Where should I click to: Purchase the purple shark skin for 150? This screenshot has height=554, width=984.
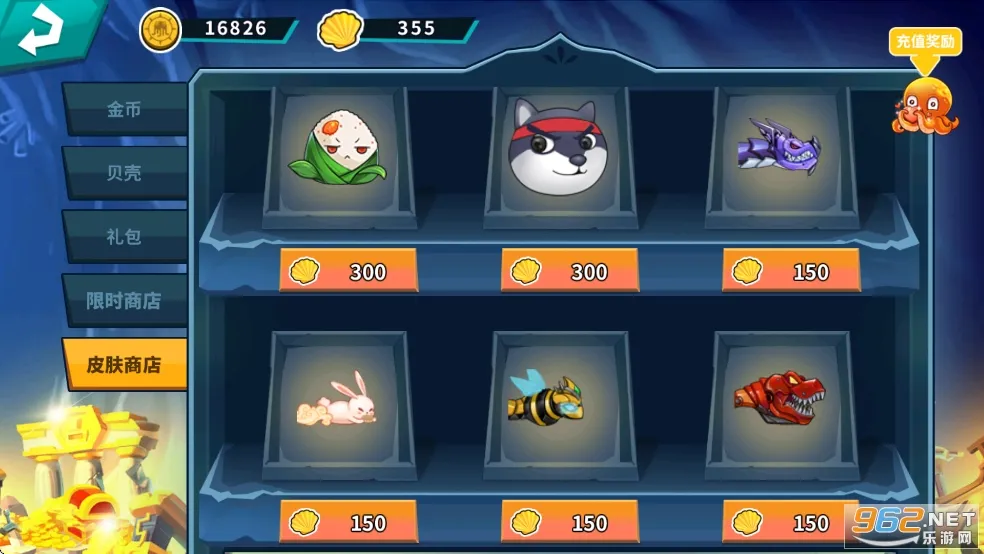pos(790,271)
